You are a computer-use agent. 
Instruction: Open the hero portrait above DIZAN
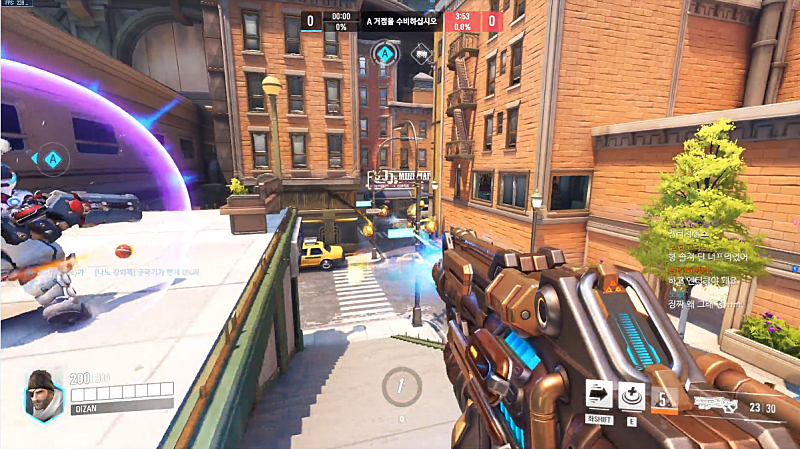point(43,392)
